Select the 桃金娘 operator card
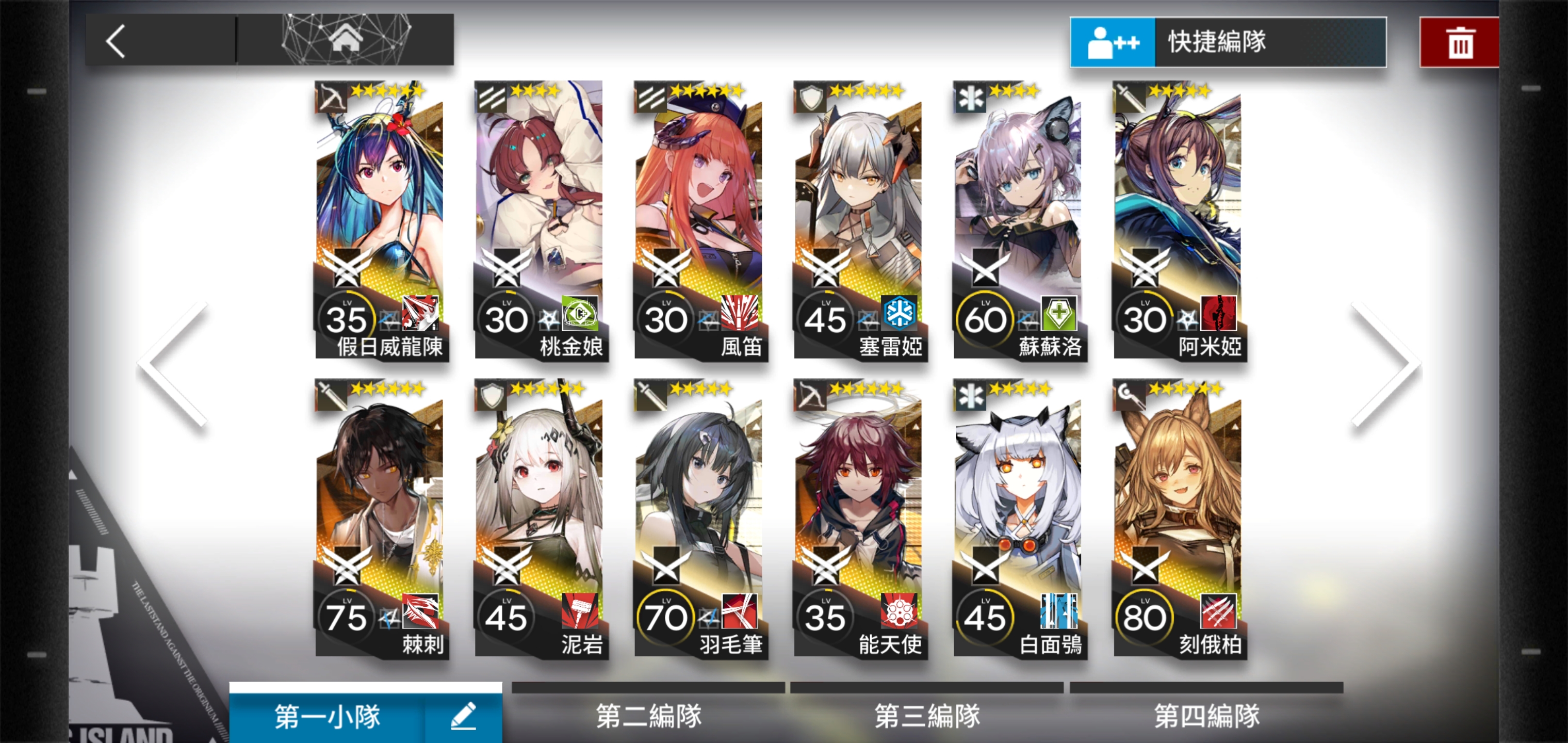Viewport: 1568px width, 743px height. pos(540,220)
